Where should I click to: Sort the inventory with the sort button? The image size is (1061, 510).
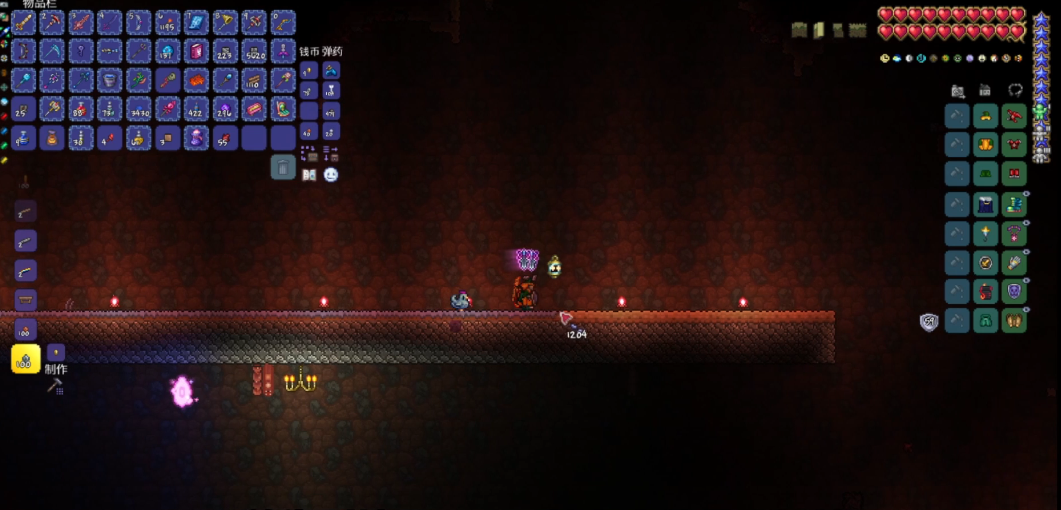[x=331, y=153]
